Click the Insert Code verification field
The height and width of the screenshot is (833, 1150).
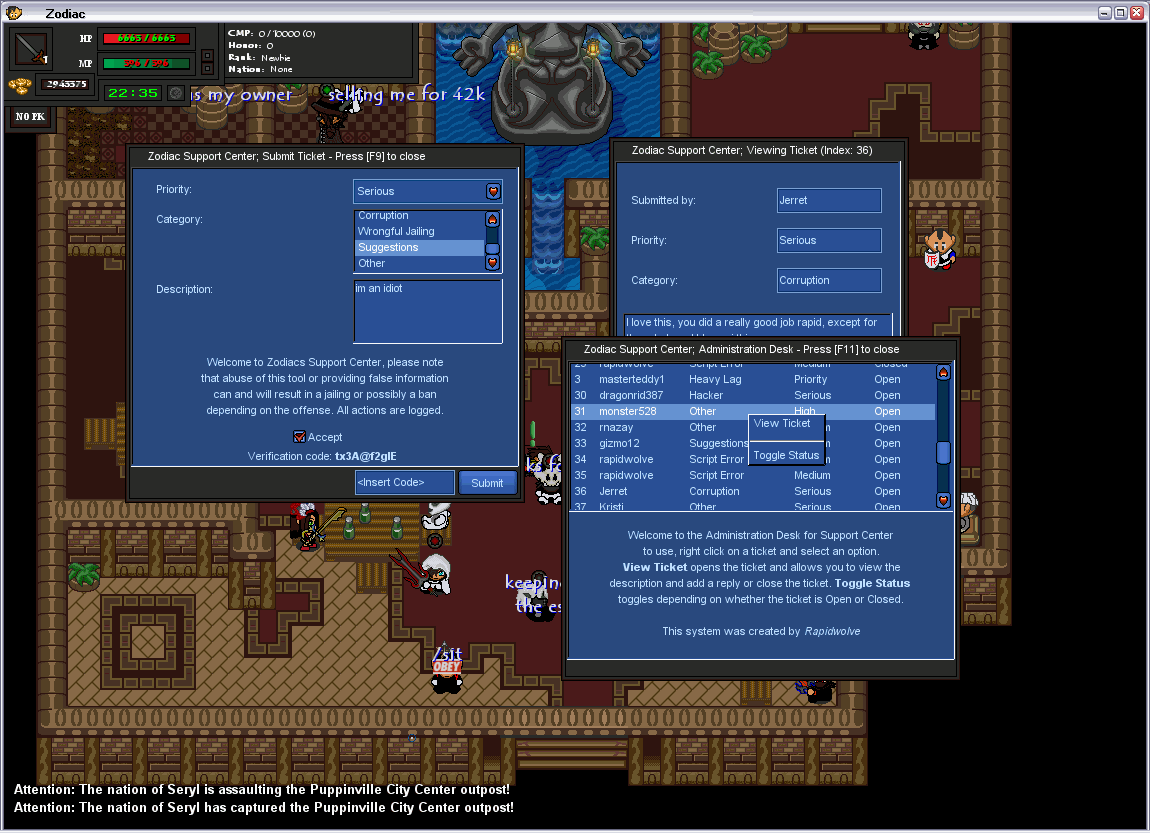(x=404, y=483)
